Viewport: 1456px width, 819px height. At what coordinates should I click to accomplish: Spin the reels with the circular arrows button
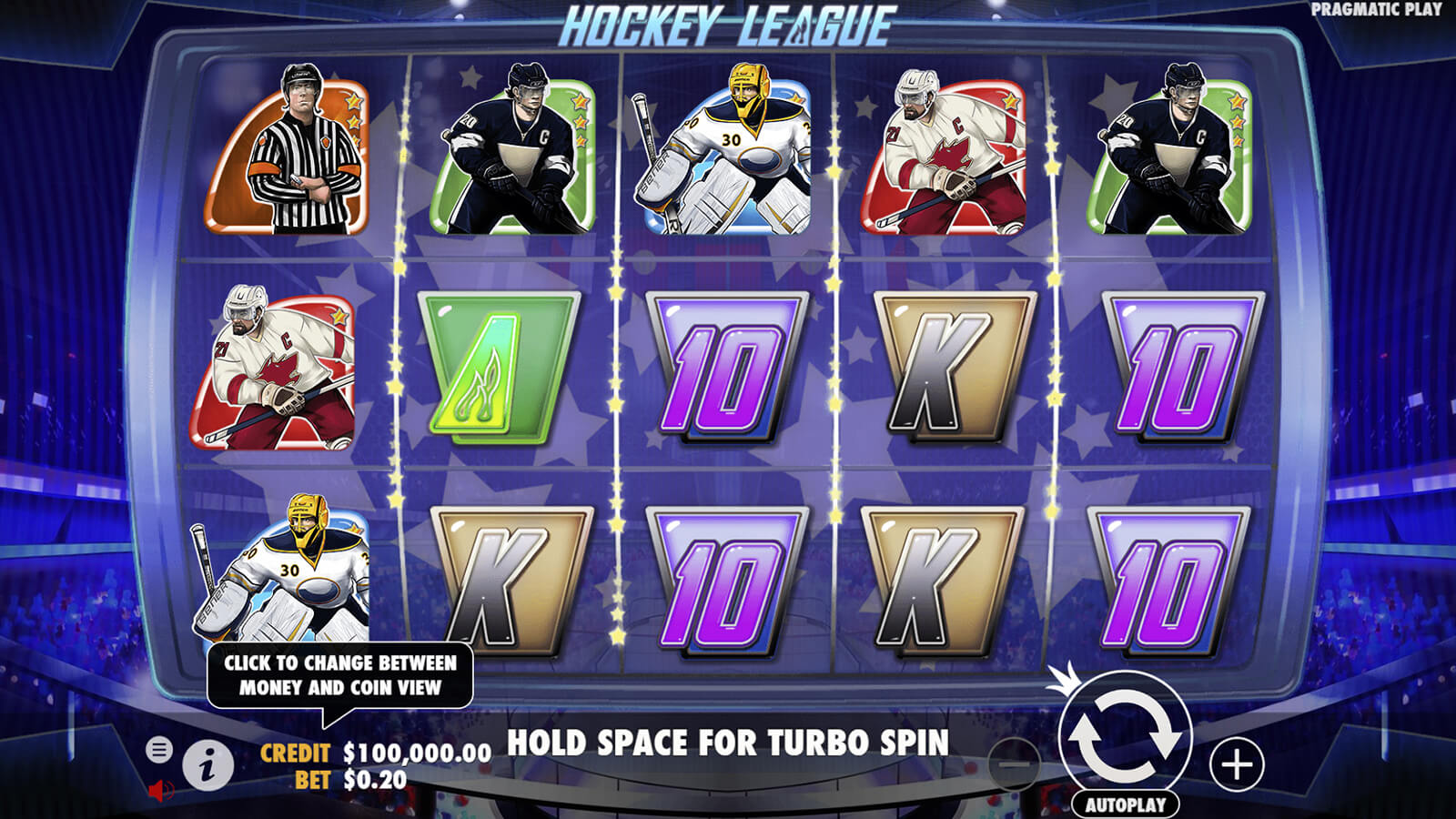[x=1125, y=737]
